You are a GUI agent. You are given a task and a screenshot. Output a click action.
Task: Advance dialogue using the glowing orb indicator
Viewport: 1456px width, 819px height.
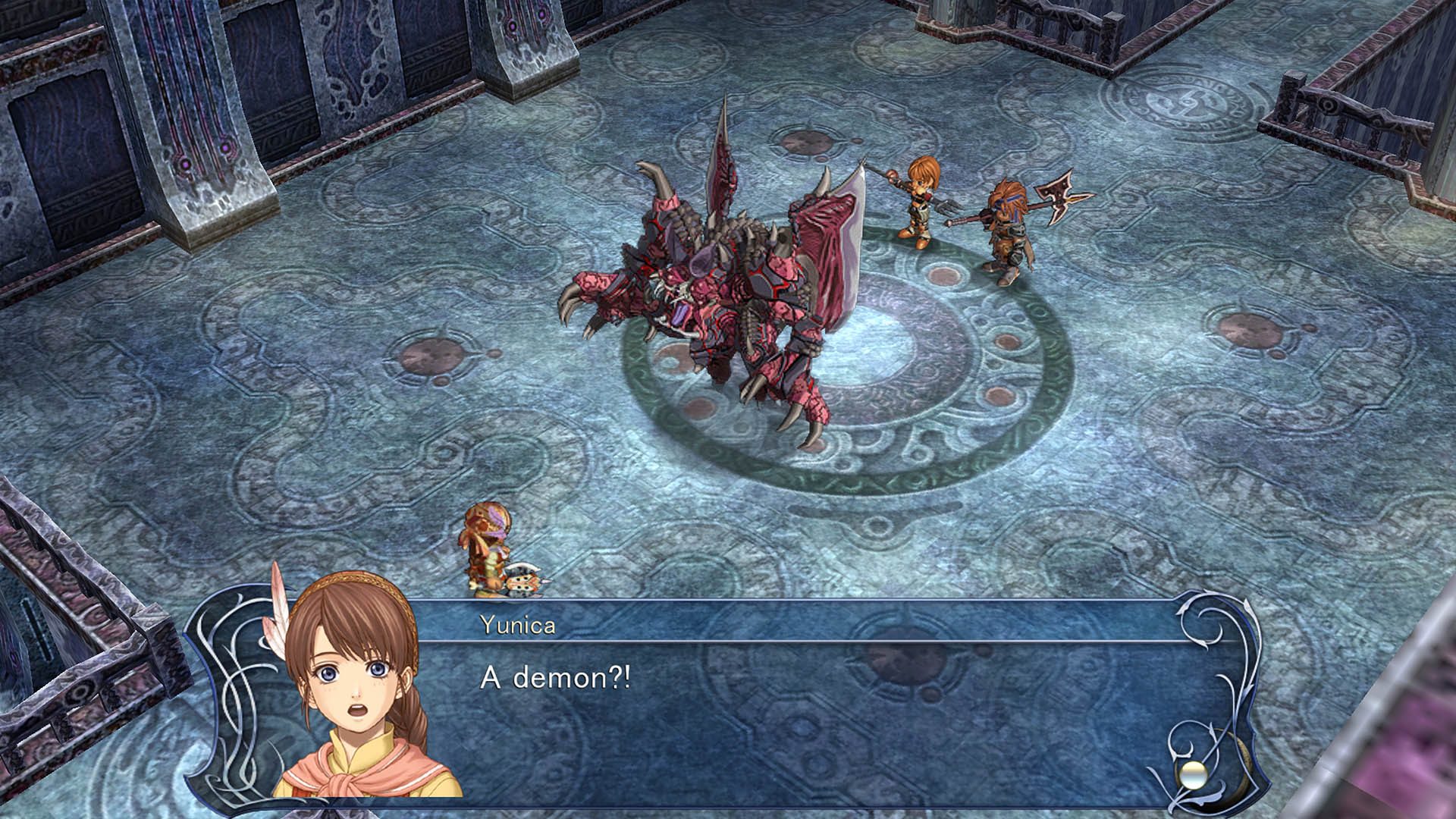[x=1192, y=775]
